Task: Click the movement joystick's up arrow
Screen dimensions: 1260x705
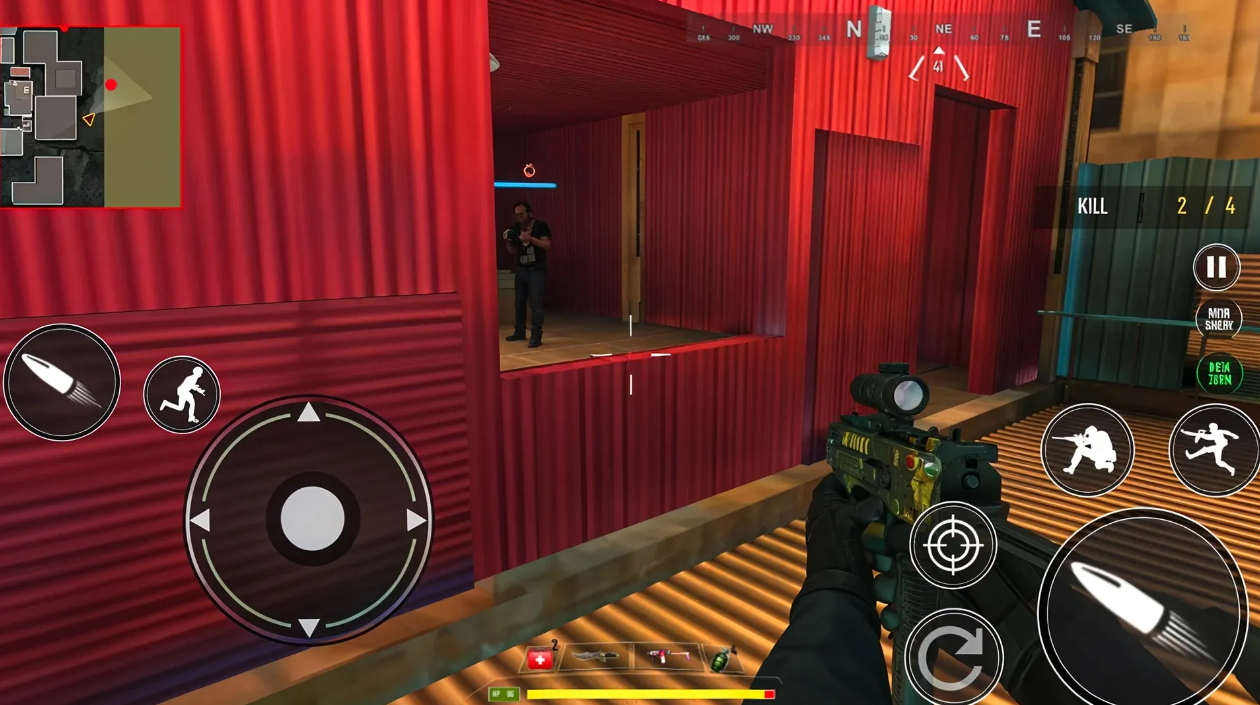Action: coord(309,412)
